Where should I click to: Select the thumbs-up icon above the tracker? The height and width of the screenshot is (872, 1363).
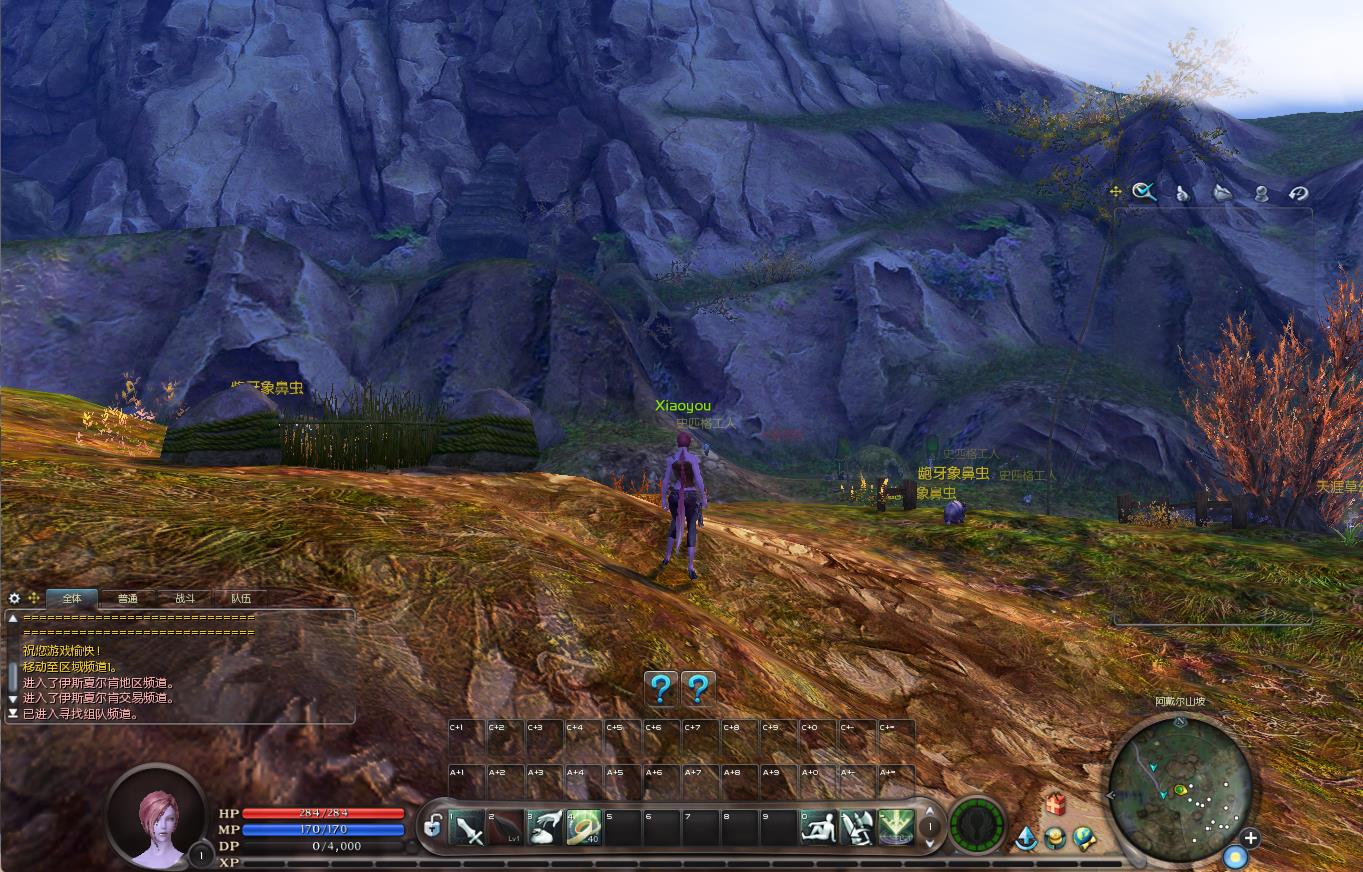click(x=1182, y=193)
